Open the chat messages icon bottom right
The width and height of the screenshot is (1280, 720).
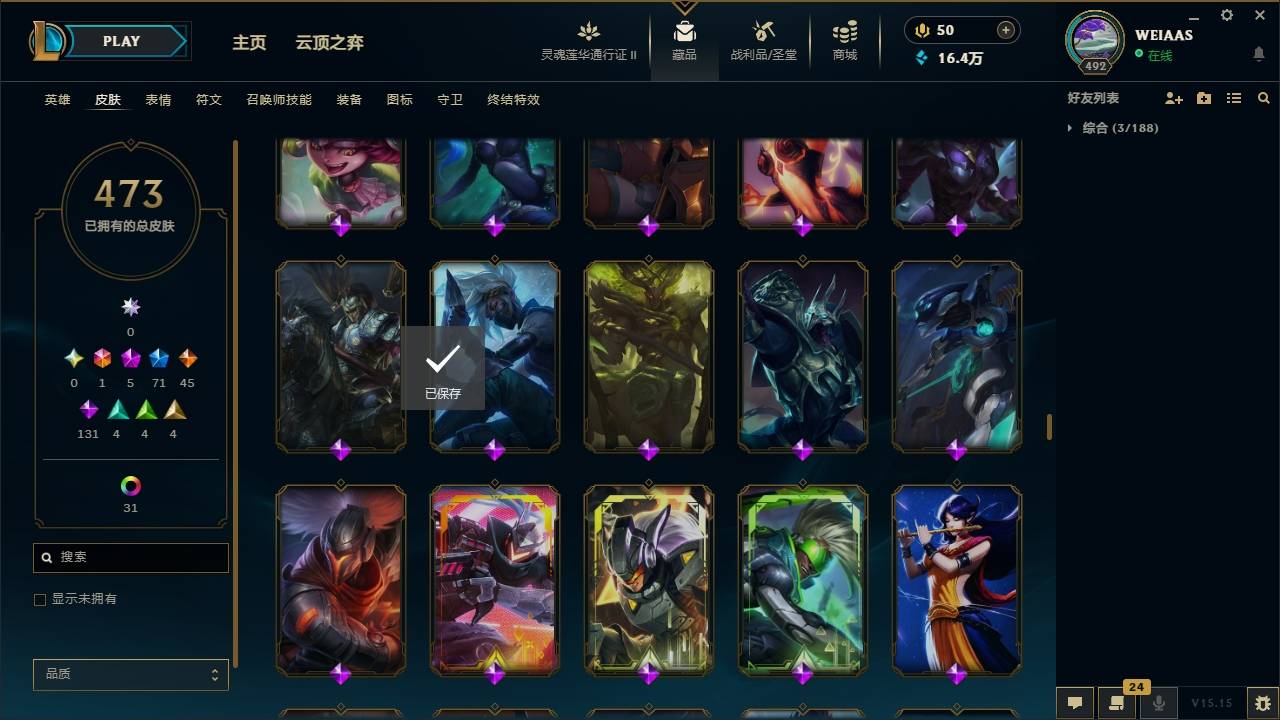[x=1075, y=703]
